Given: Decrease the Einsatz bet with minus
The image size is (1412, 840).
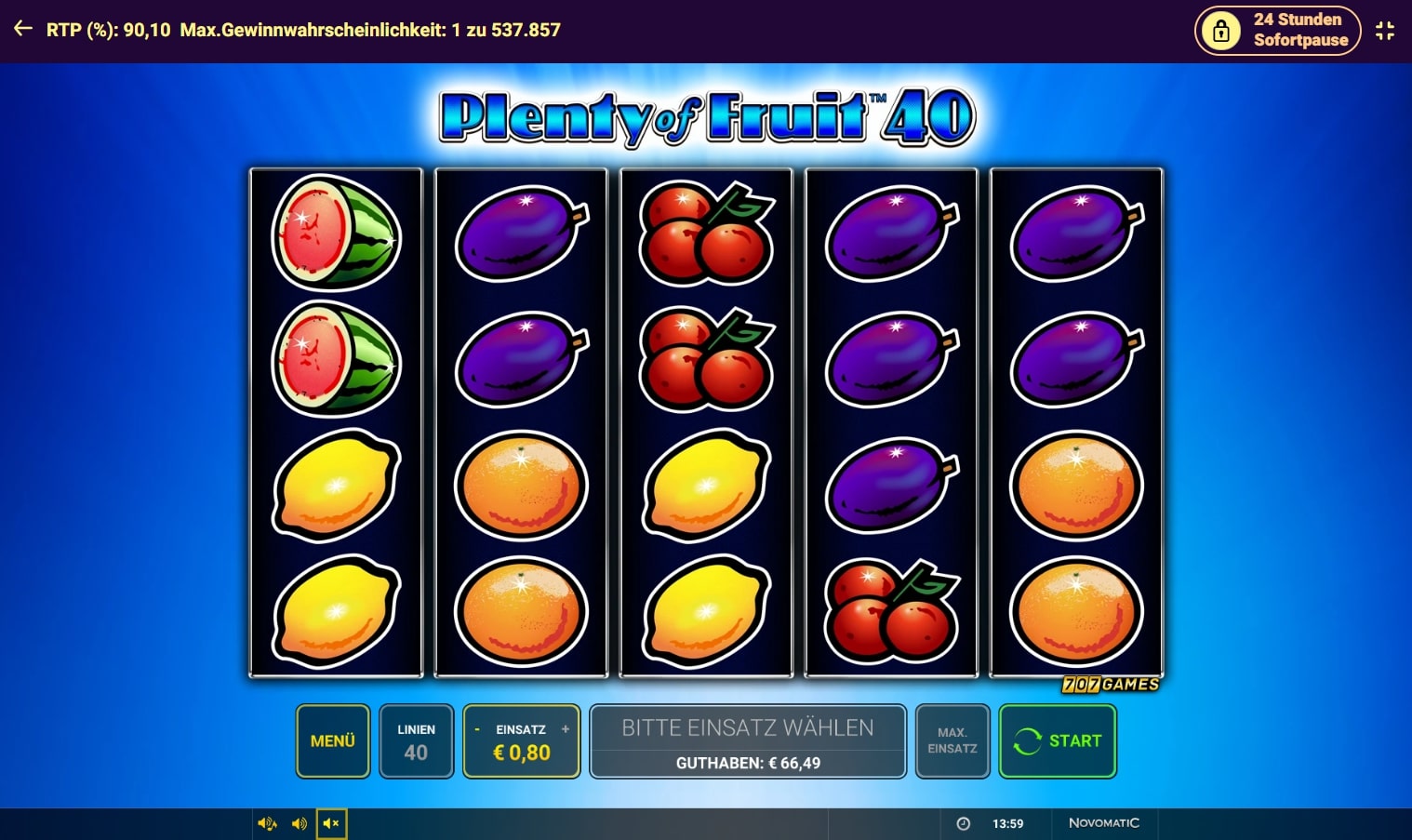Looking at the screenshot, I should coord(477,729).
